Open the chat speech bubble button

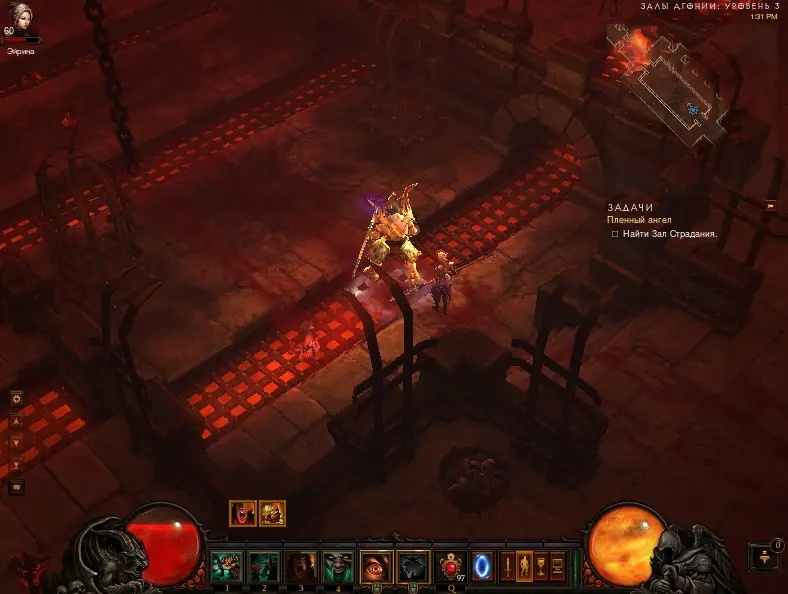point(16,487)
